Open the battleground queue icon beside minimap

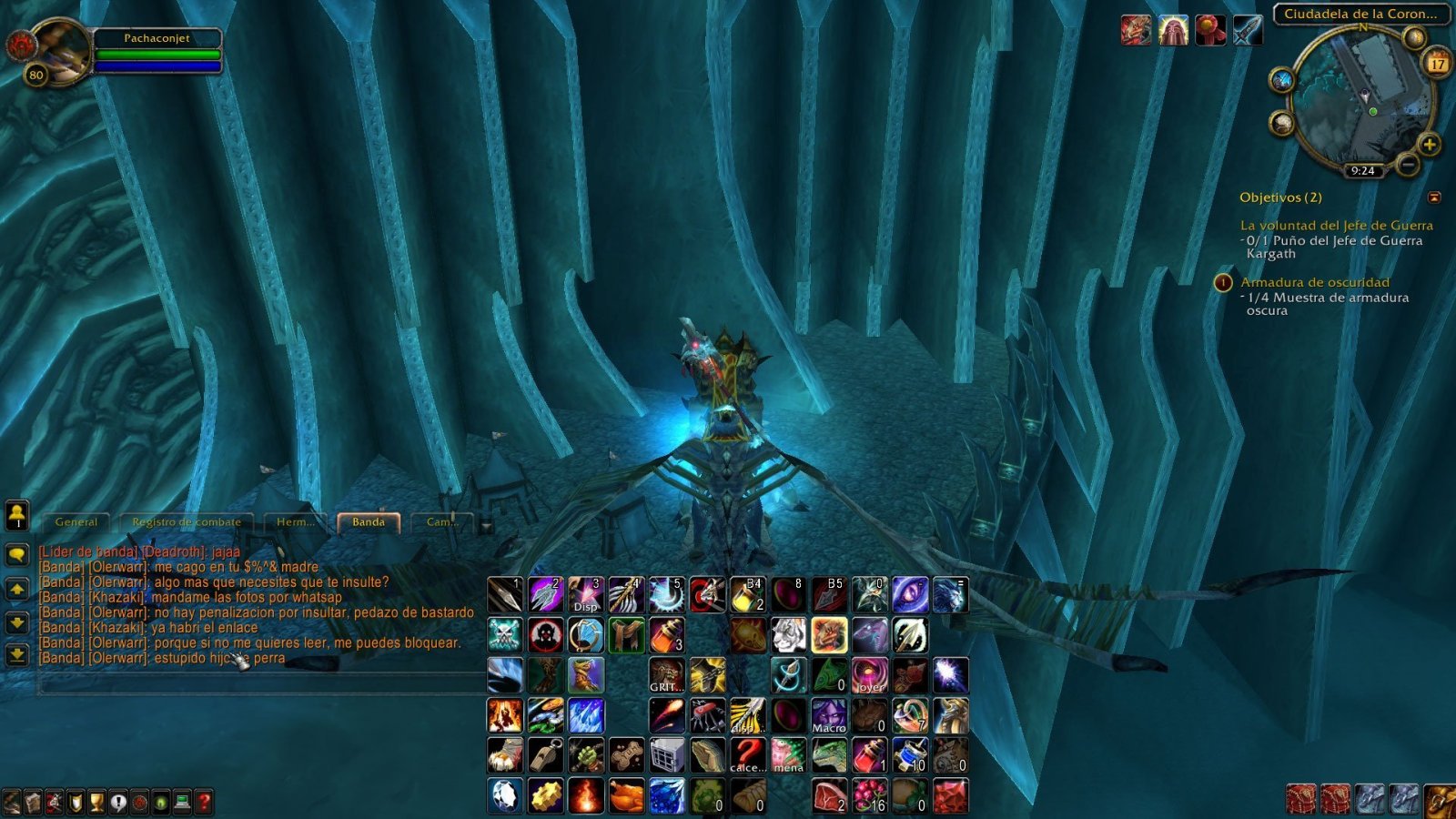1282,80
